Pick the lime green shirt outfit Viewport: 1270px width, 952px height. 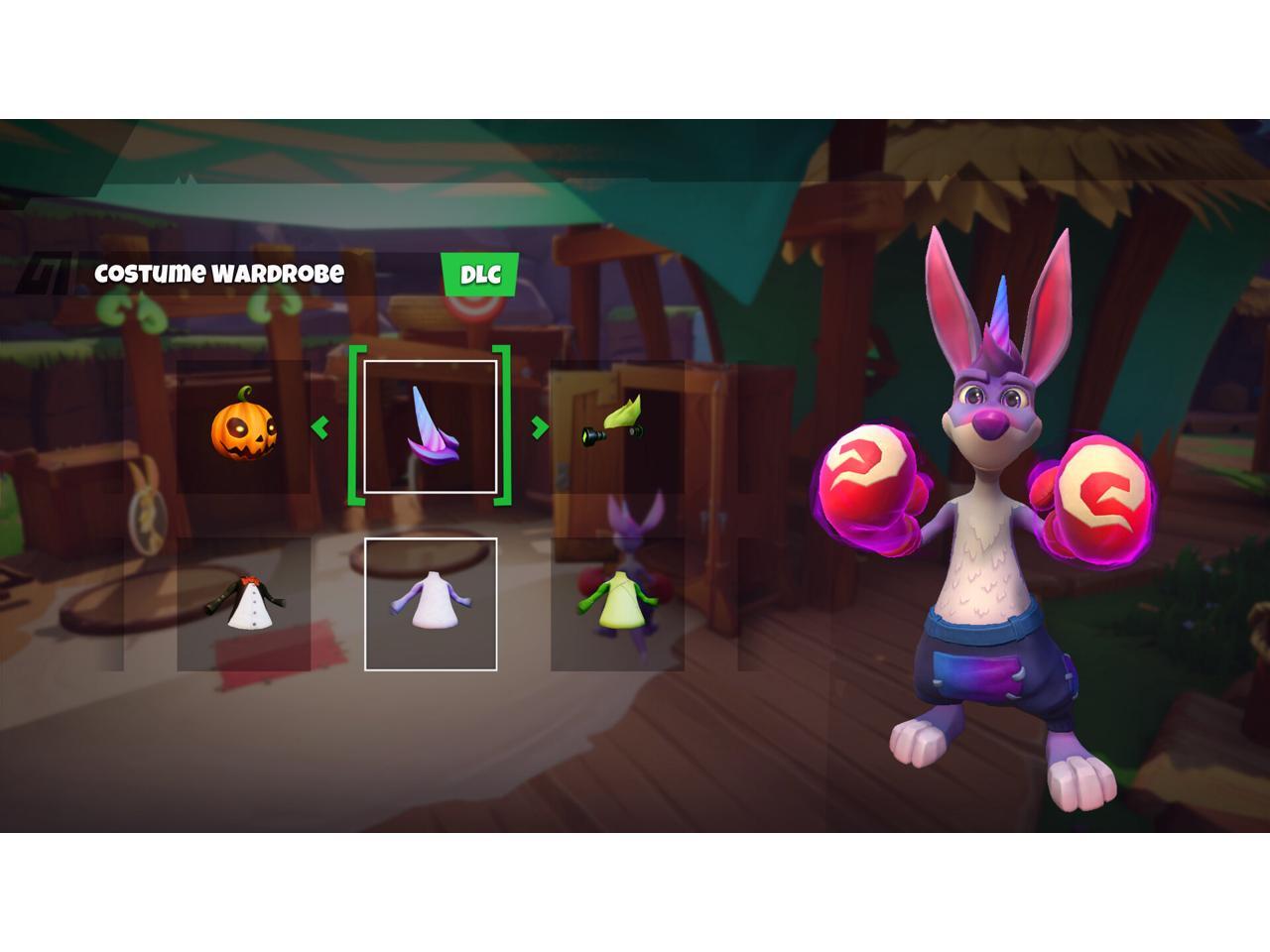617,604
